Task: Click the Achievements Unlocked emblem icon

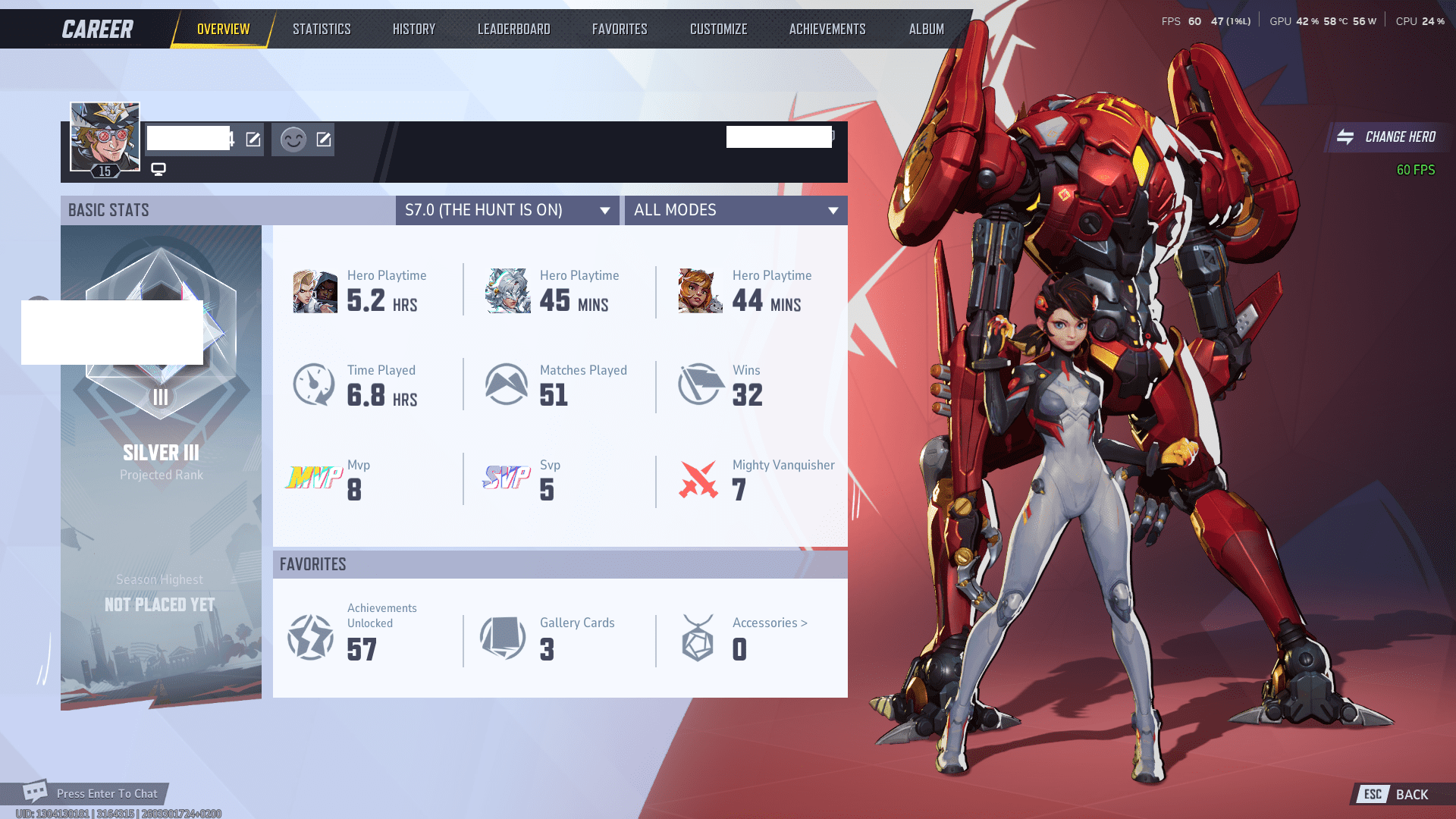Action: 309,638
